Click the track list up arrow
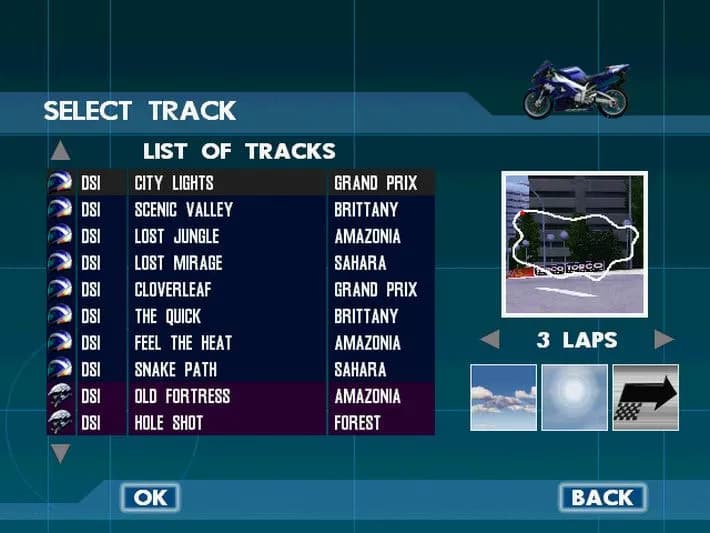This screenshot has height=533, width=710. pos(61,151)
